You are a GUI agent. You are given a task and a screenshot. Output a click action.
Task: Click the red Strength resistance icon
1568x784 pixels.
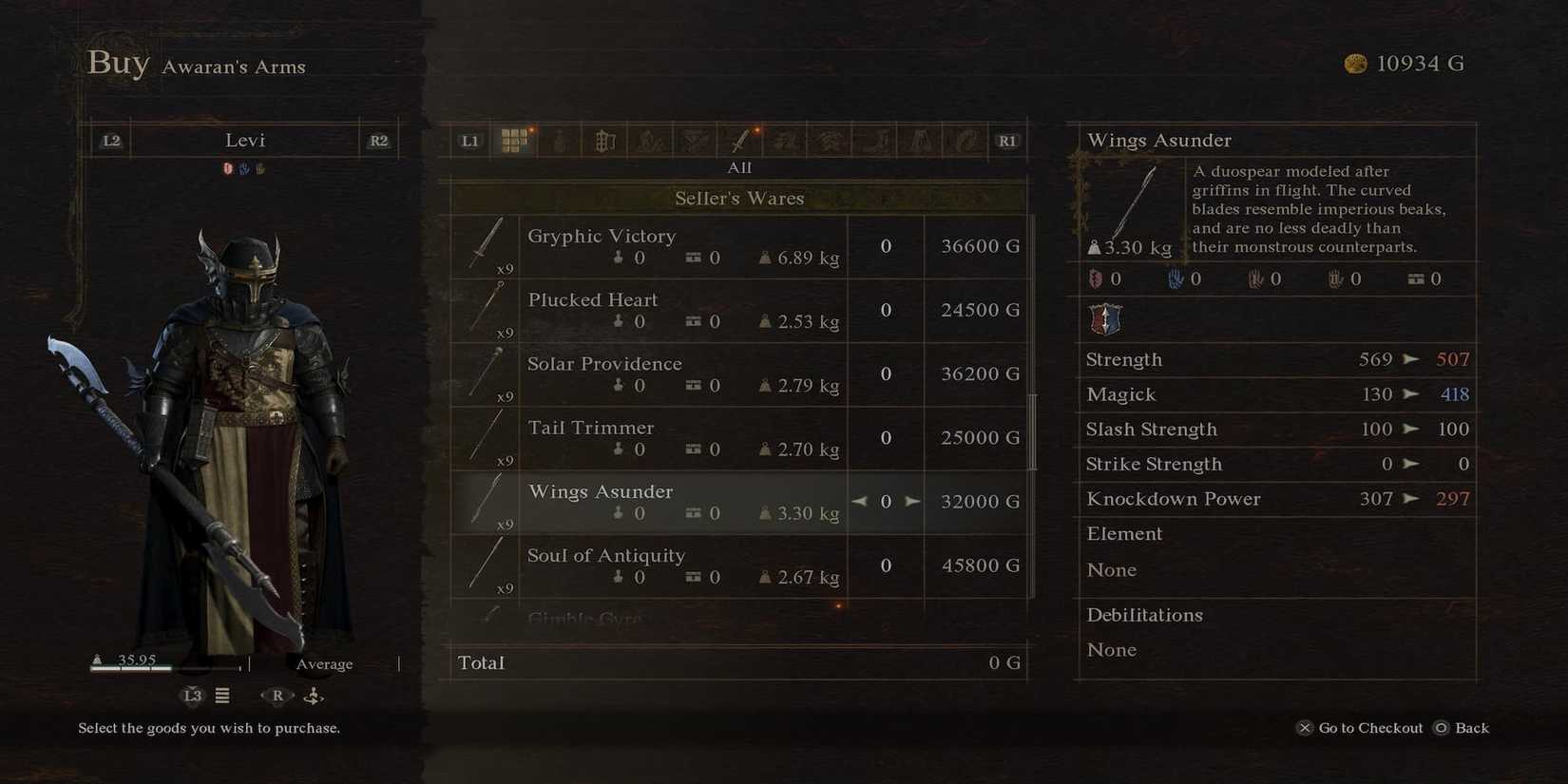(x=1095, y=278)
